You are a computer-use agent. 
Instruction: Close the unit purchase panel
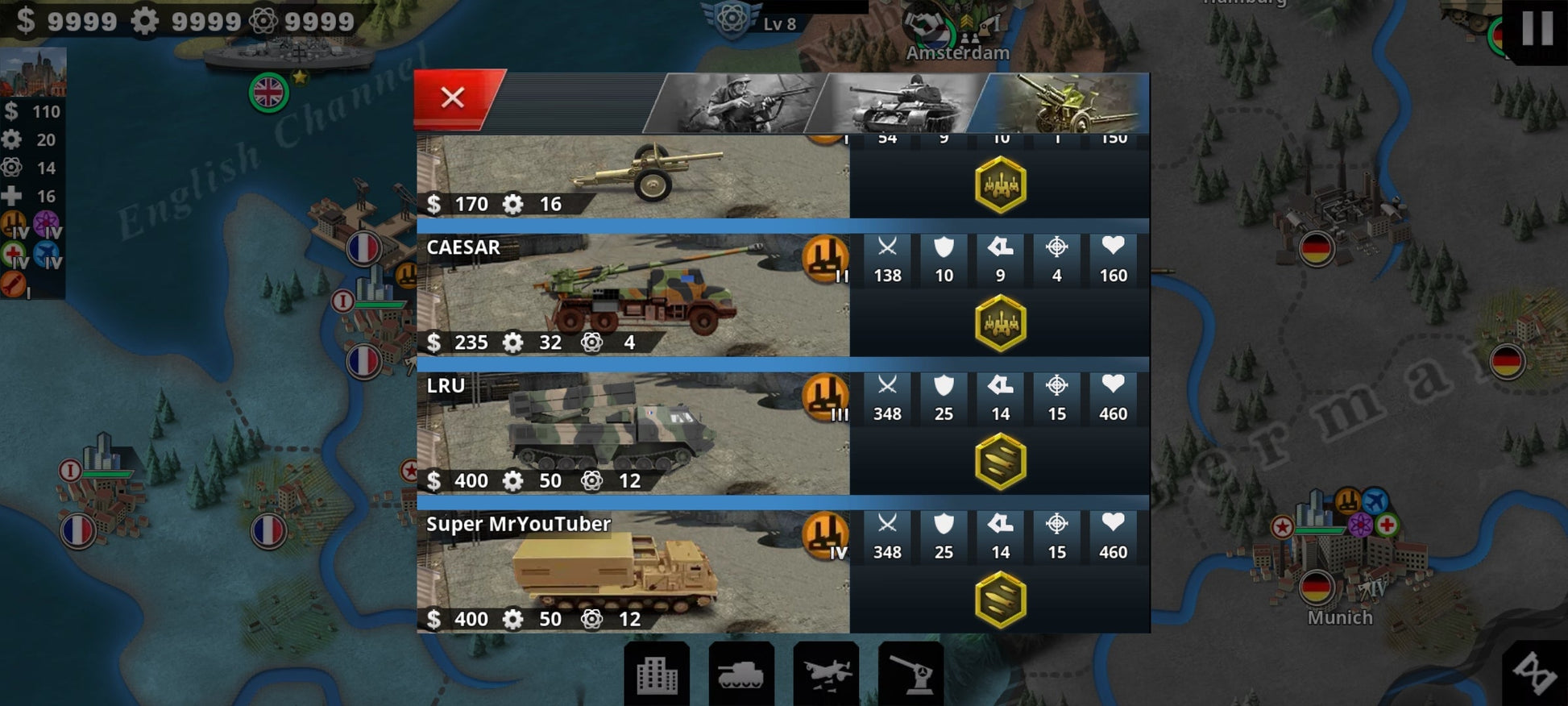(453, 98)
